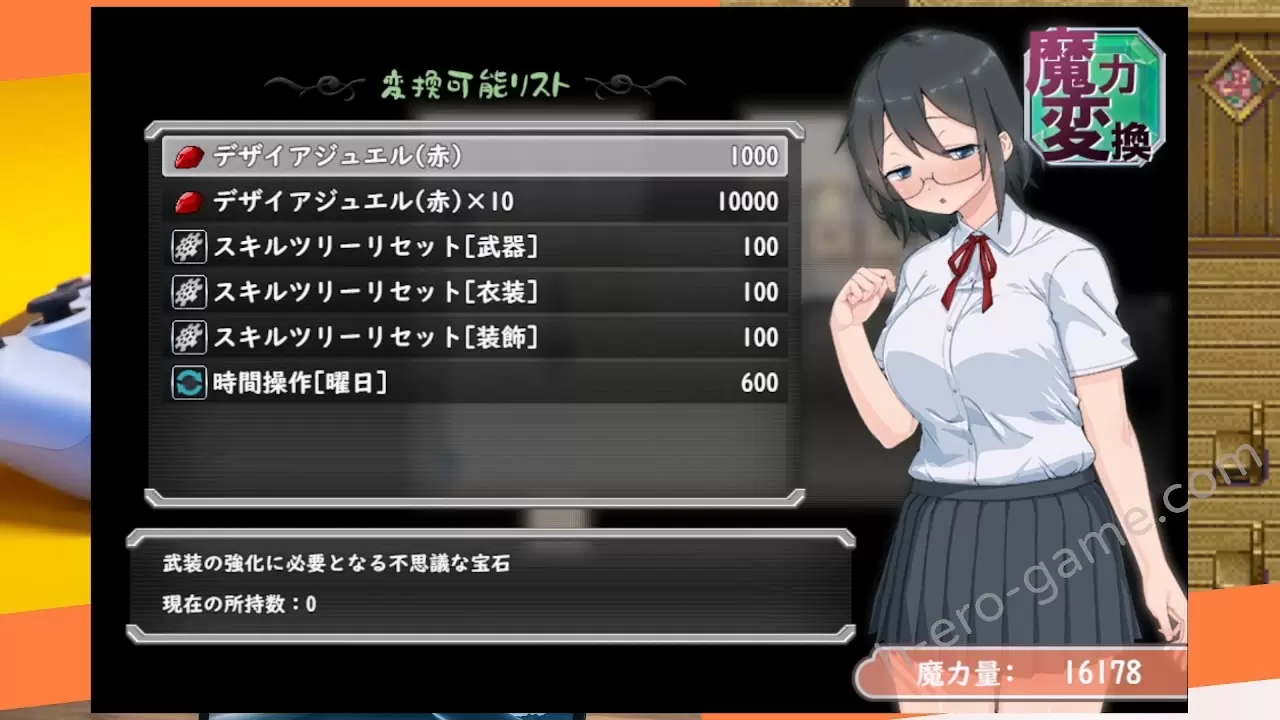Choose デザイアジュエル(赤)×10 for 10000
Image resolution: width=1280 pixels, height=720 pixels.
pyautogui.click(x=475, y=202)
